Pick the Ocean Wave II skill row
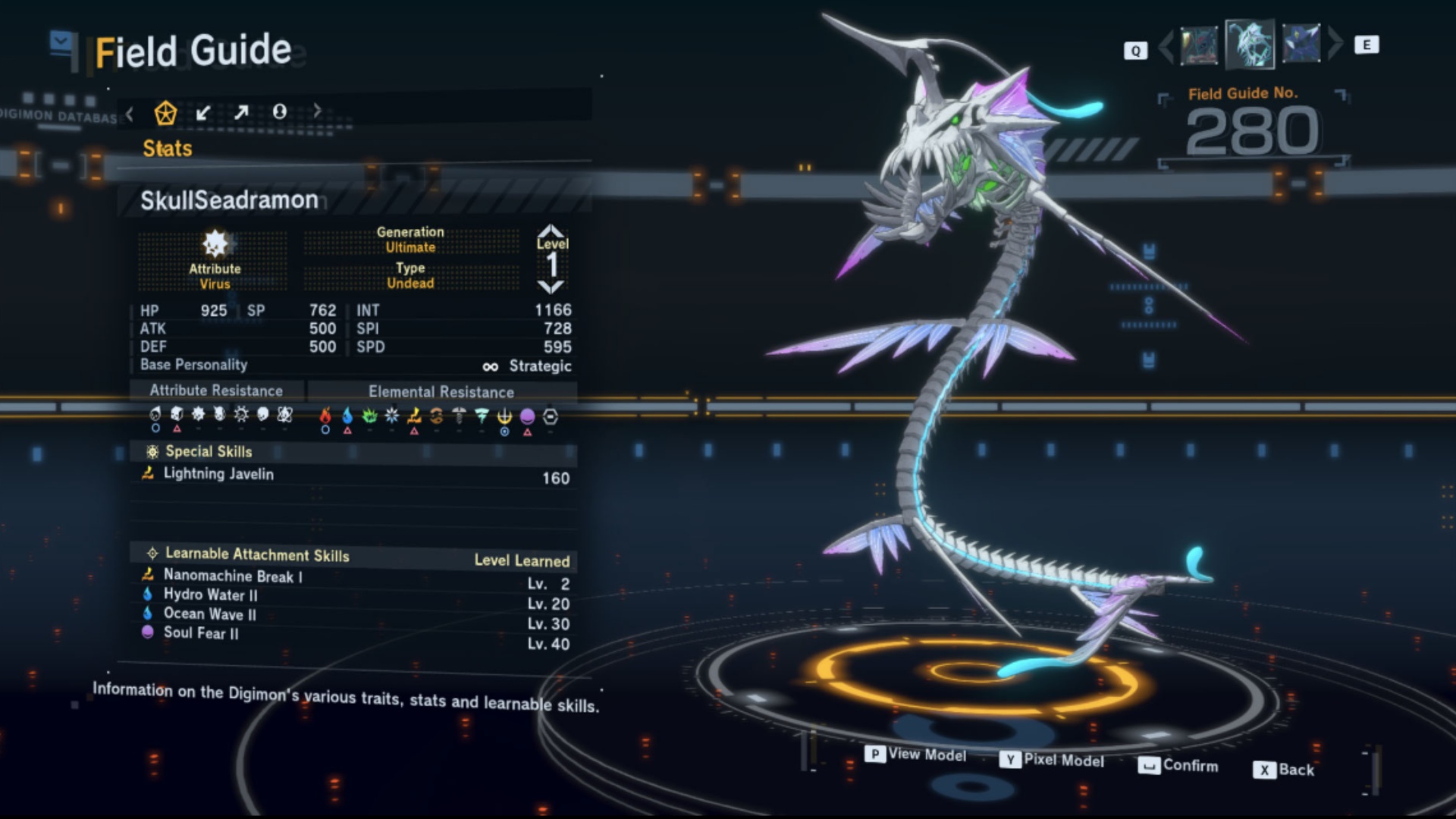Image resolution: width=1456 pixels, height=819 pixels. (209, 614)
